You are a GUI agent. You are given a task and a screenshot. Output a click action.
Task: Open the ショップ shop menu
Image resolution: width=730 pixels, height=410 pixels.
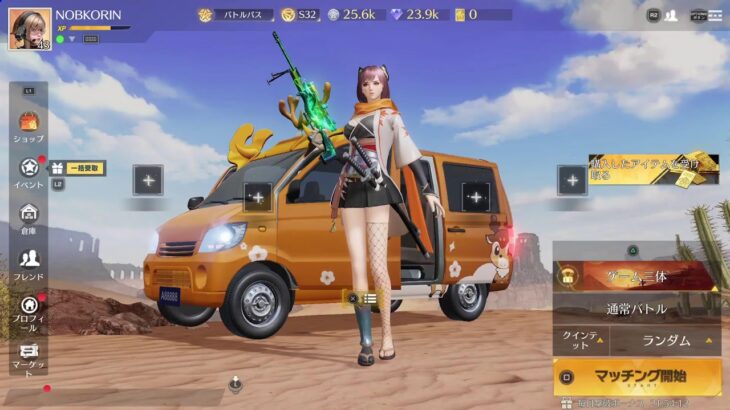[29, 126]
